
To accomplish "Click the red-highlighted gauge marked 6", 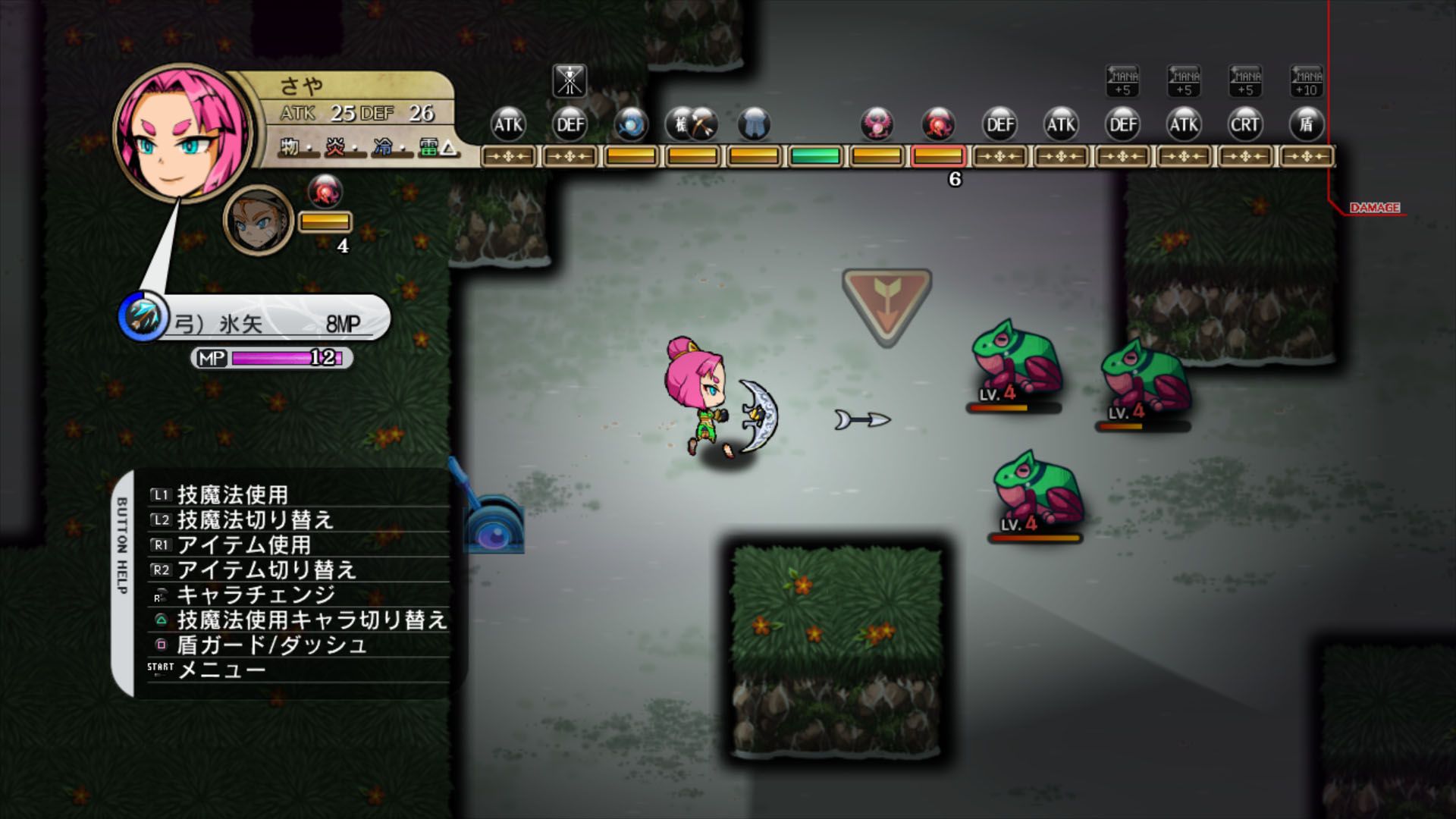I will [938, 157].
